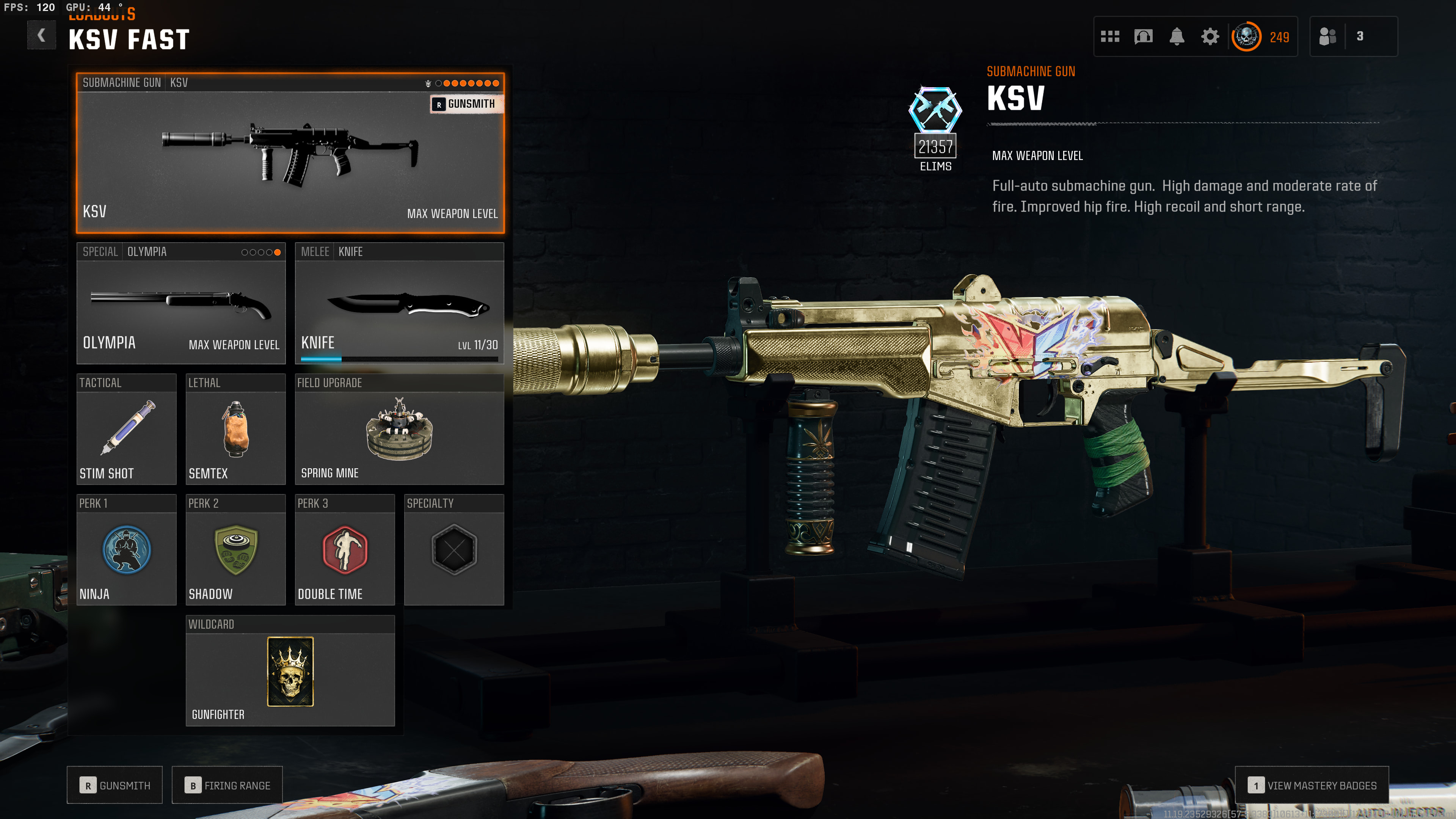Enter the Firing Range
Viewport: 1456px width, 819px height.
click(x=227, y=785)
